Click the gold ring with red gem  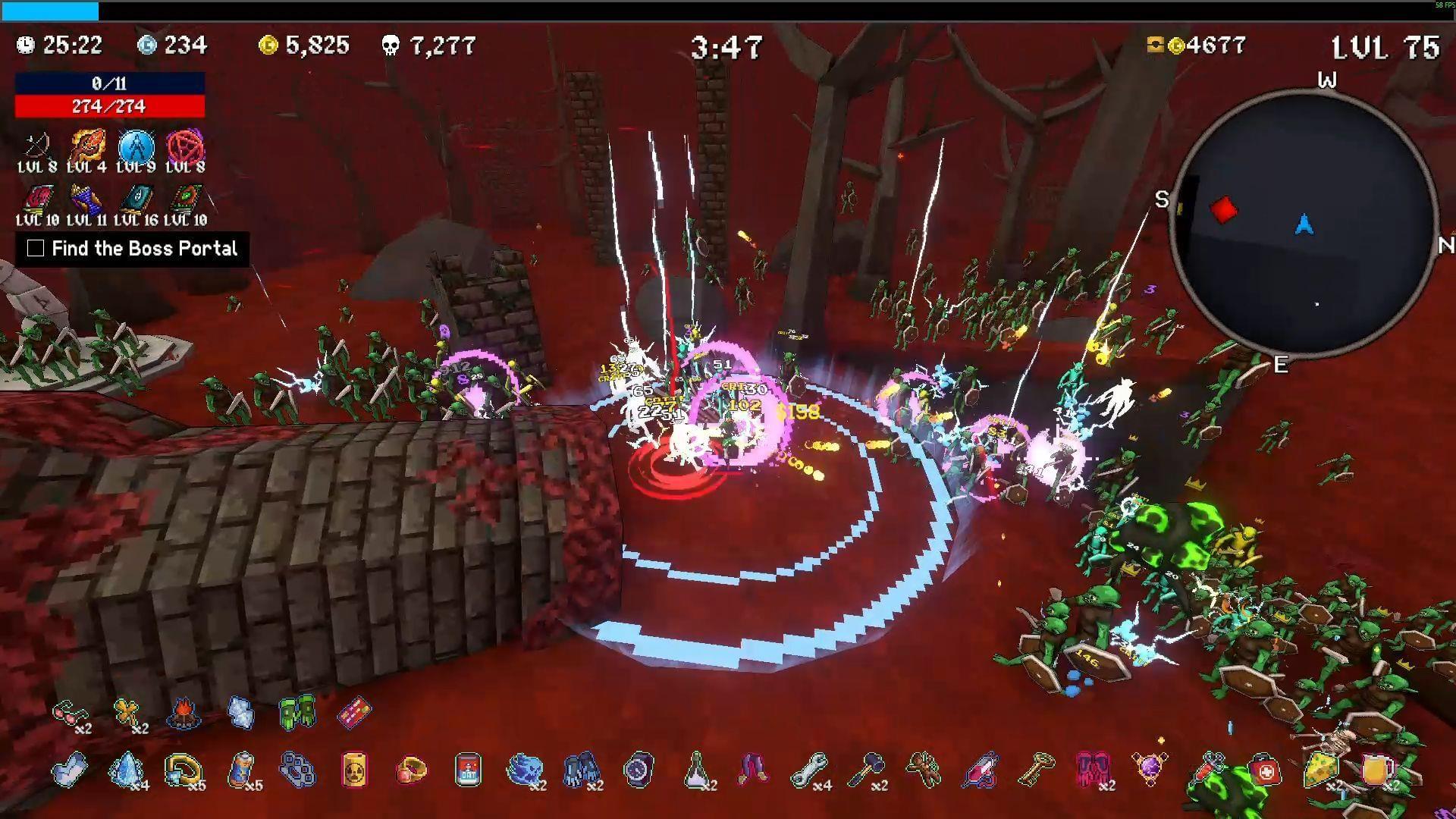411,770
